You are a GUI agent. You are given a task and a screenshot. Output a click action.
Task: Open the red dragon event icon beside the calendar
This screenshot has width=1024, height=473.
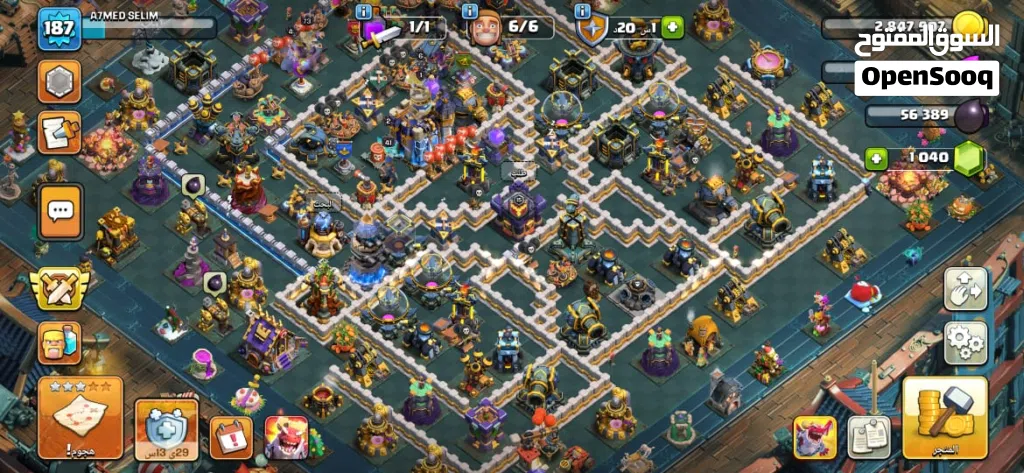pyautogui.click(x=286, y=437)
